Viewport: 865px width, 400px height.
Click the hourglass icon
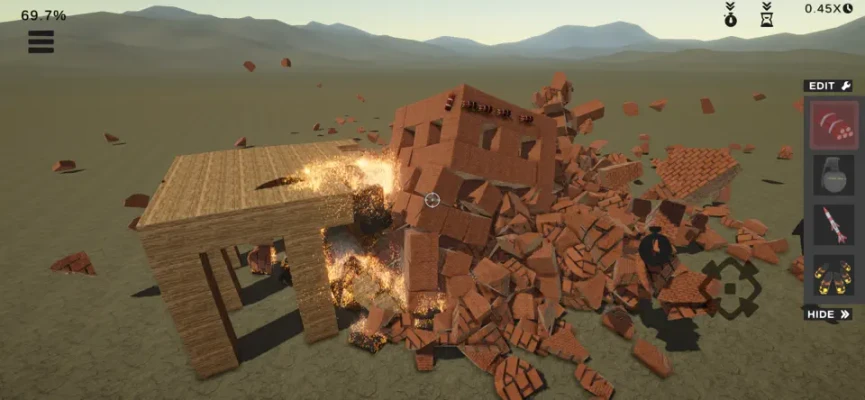pos(766,14)
